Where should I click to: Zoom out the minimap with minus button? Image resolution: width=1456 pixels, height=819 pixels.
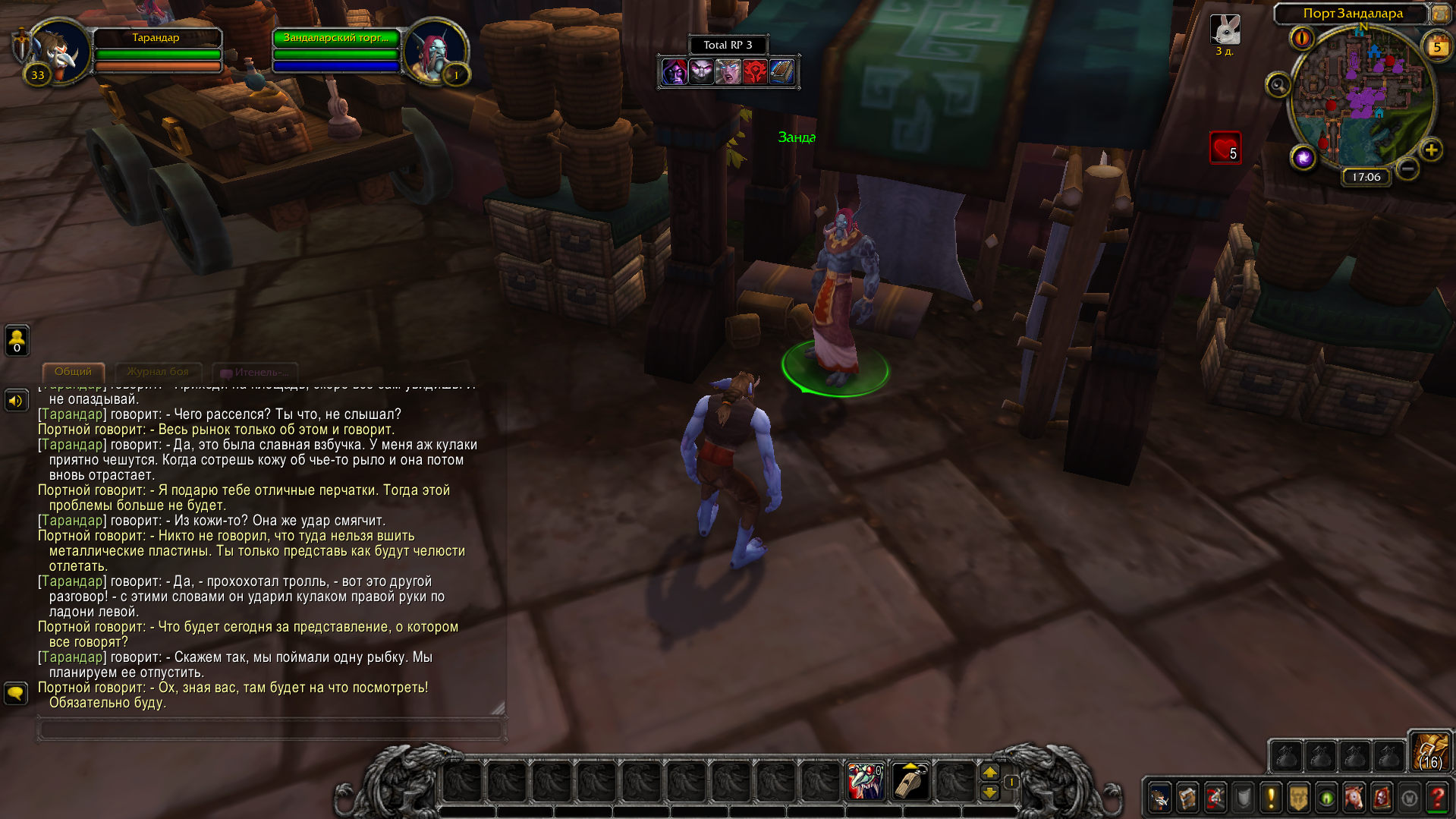click(1407, 169)
